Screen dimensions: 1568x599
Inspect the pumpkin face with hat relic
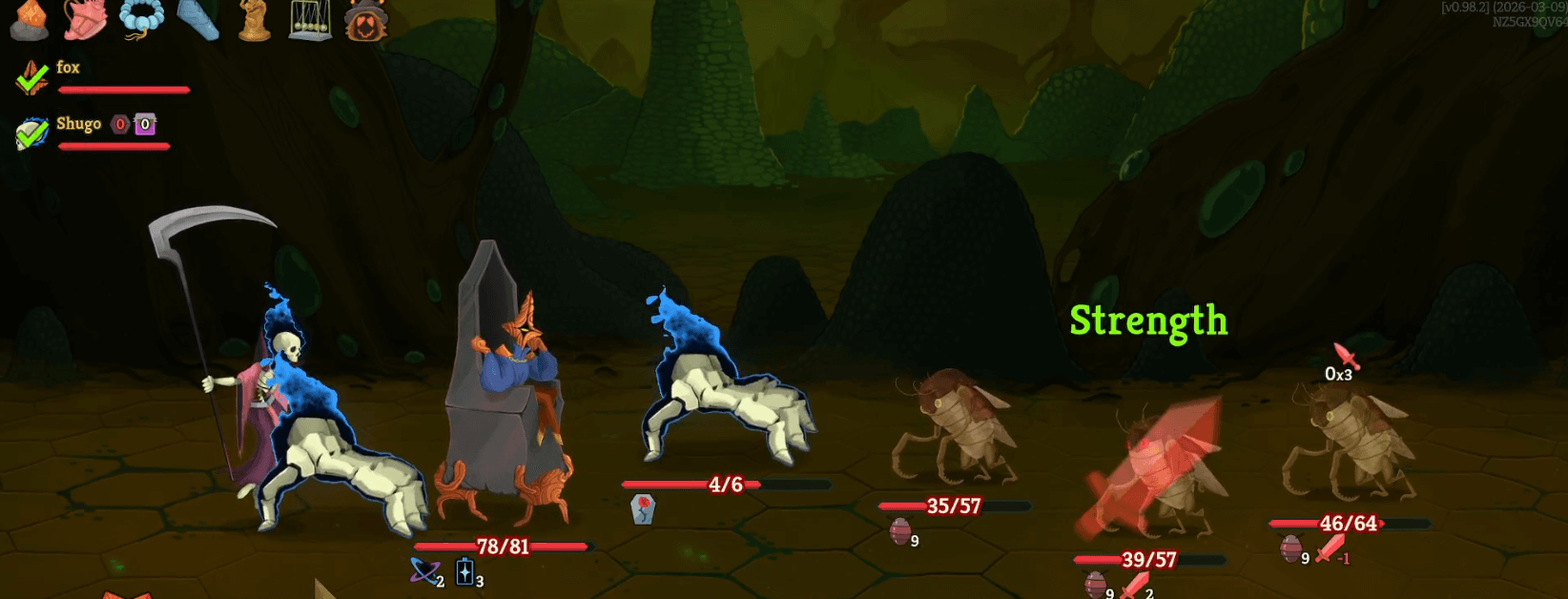(x=366, y=20)
